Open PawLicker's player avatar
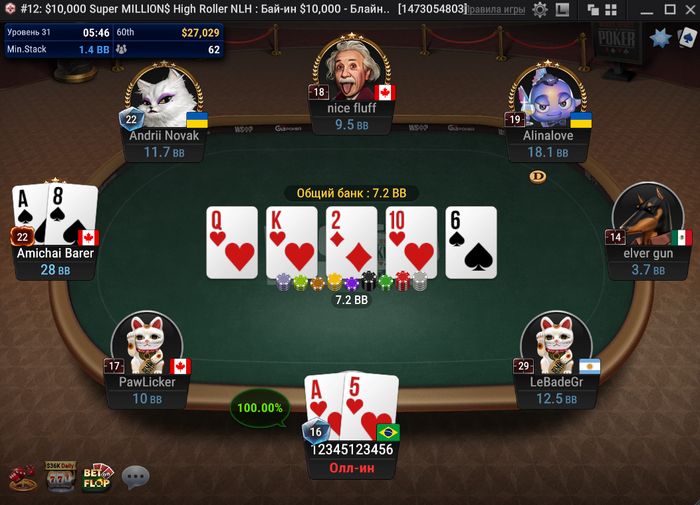 point(147,343)
